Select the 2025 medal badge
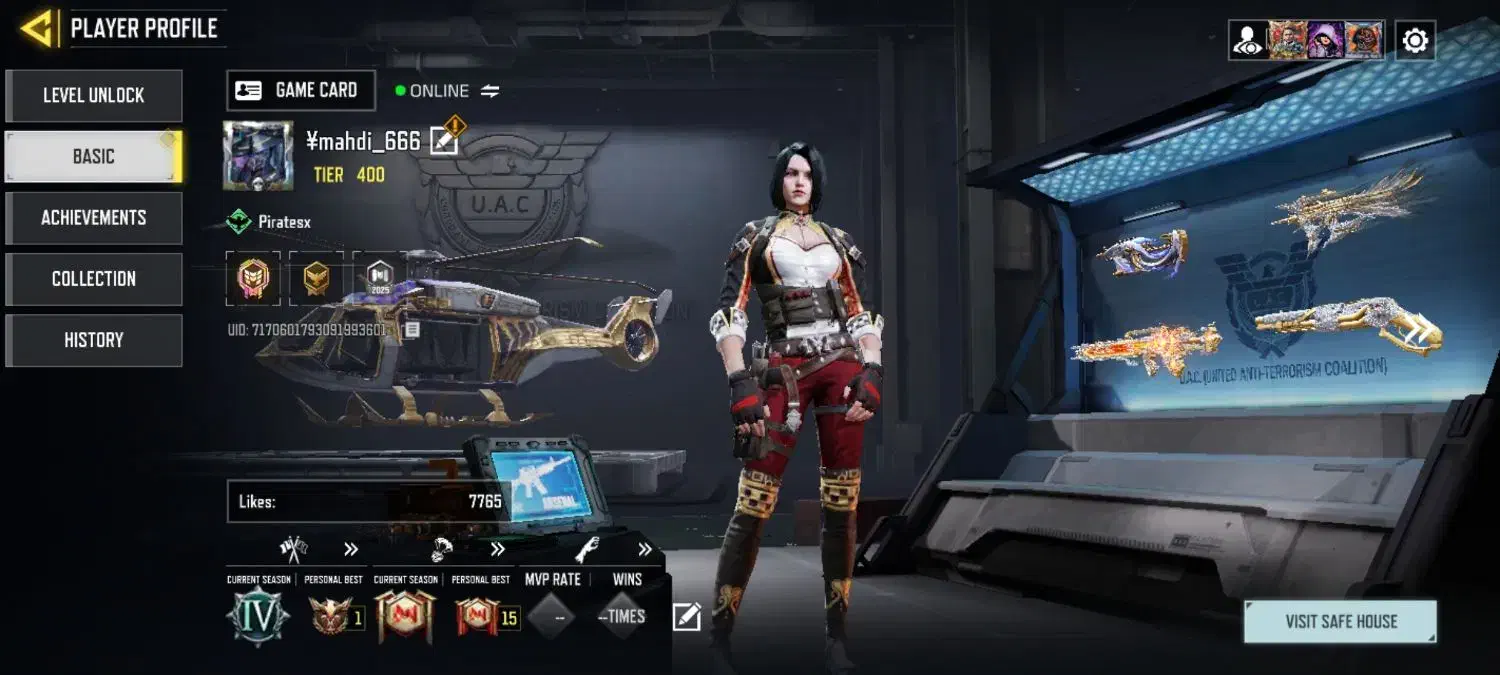The width and height of the screenshot is (1500, 675). click(x=379, y=278)
